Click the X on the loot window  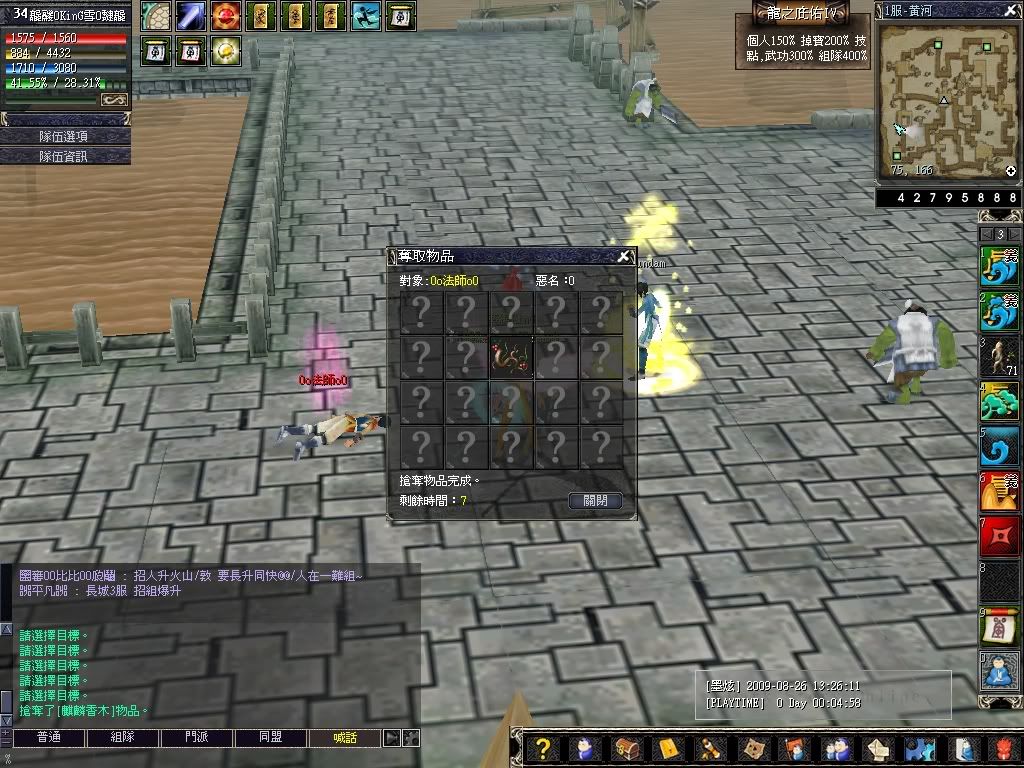coord(623,256)
